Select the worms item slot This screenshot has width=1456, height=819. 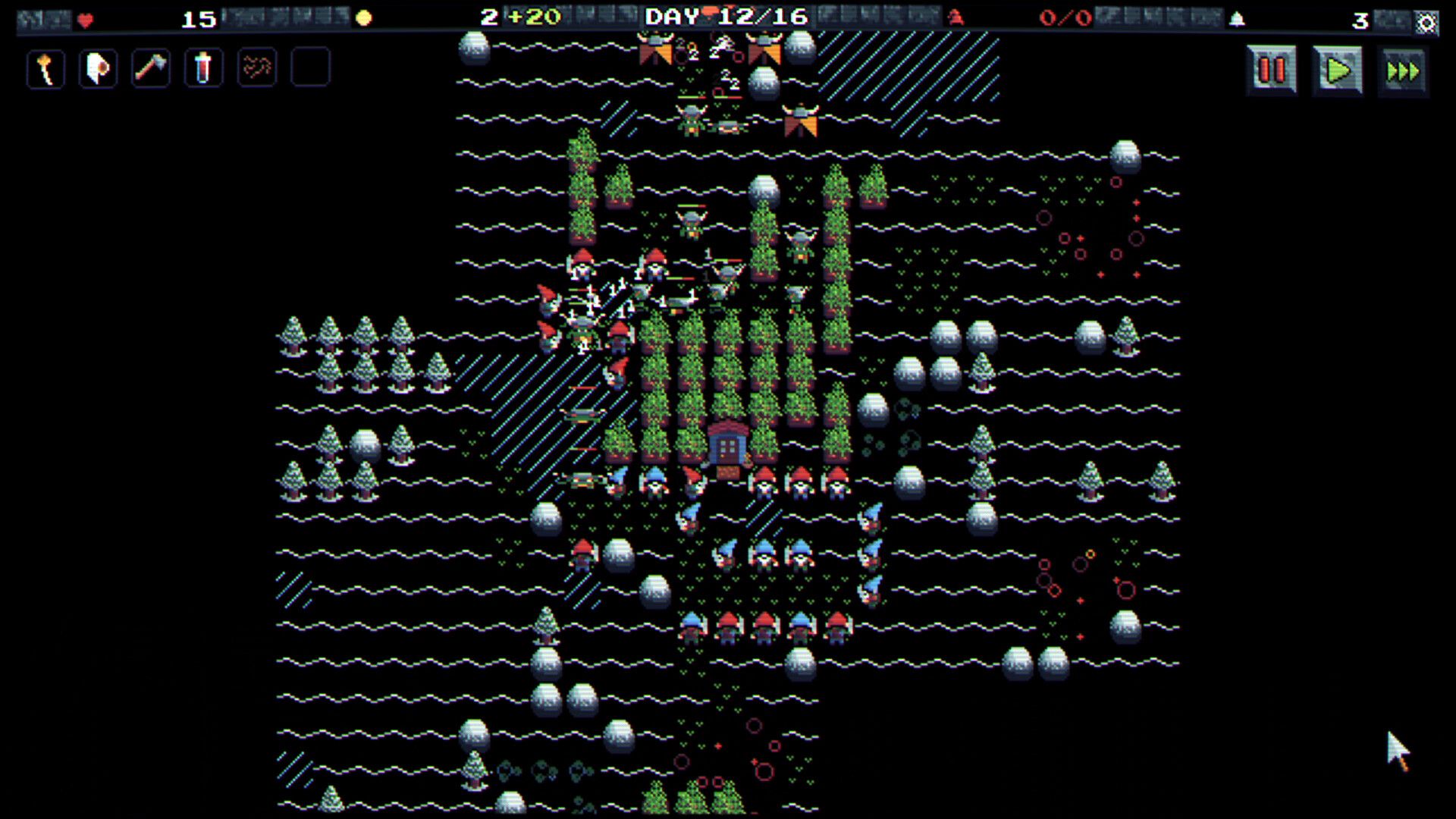256,68
